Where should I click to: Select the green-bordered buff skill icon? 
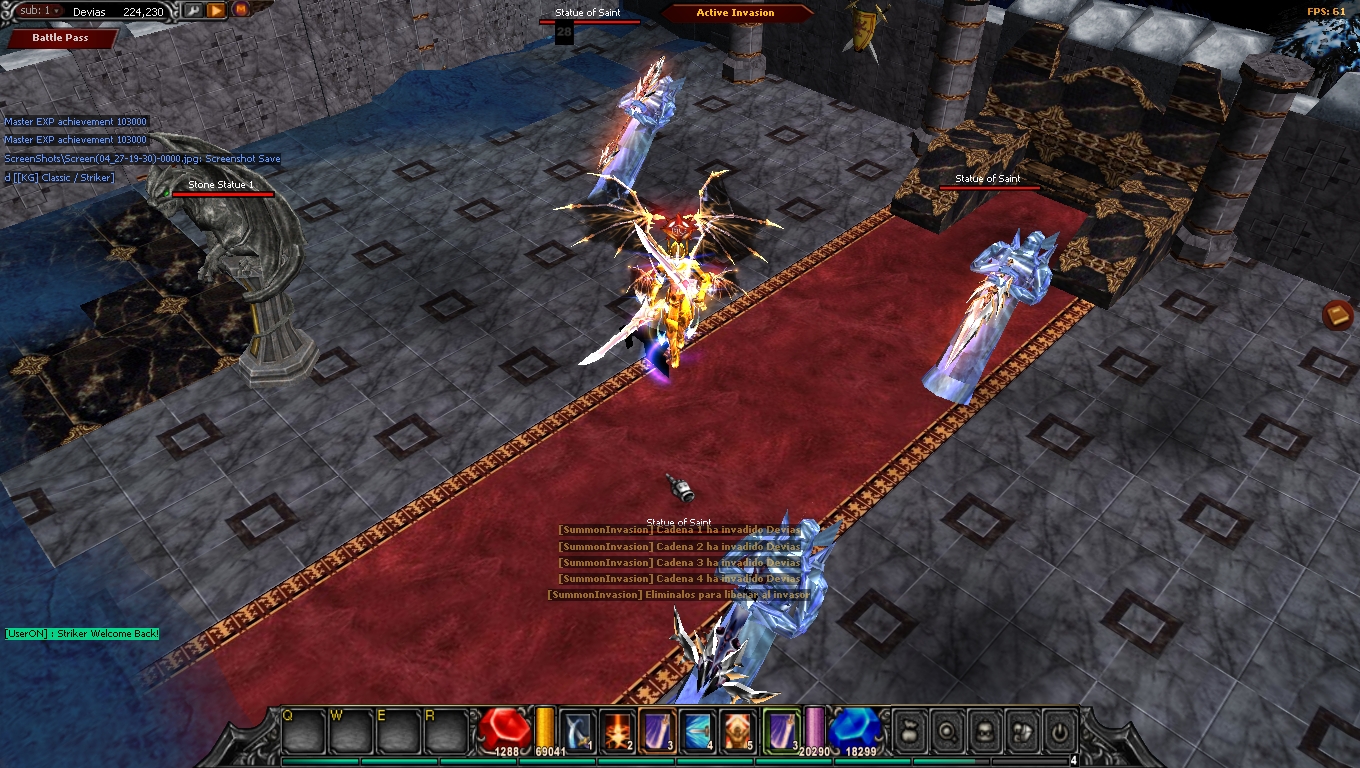[x=780, y=730]
